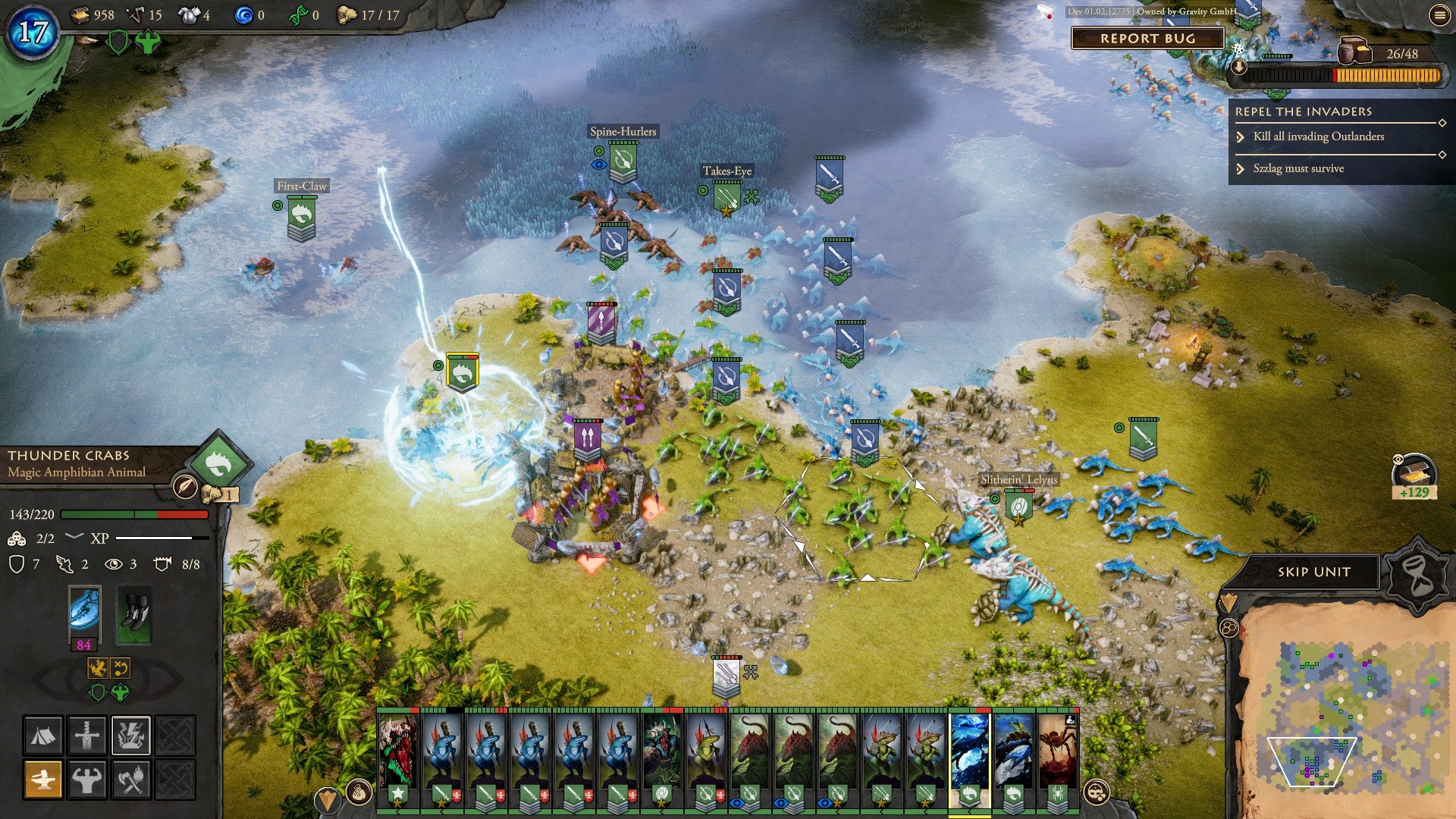The image size is (1456, 819).
Task: Select the Szzlag must survive objective
Action: (1298, 168)
